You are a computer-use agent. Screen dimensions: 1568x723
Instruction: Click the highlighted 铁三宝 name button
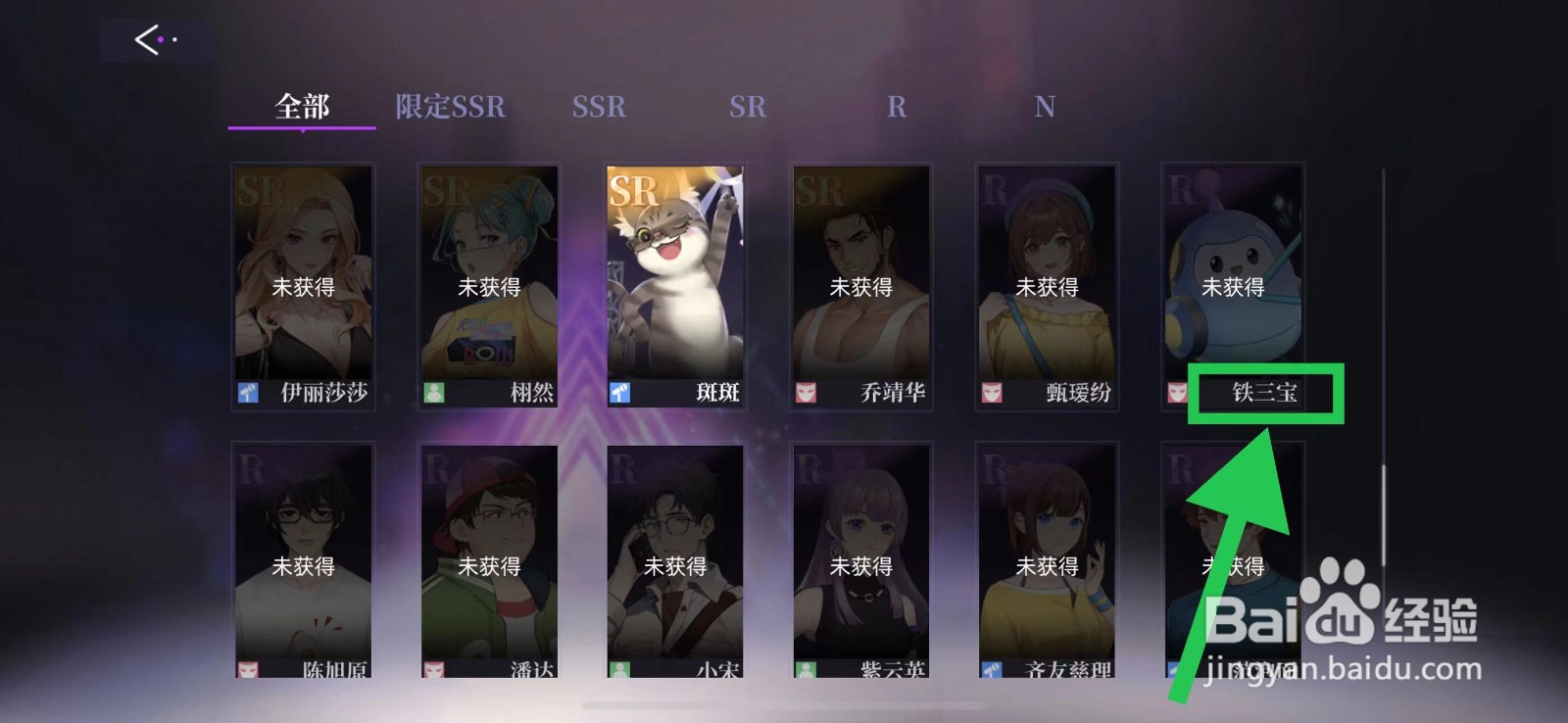pyautogui.click(x=1264, y=393)
